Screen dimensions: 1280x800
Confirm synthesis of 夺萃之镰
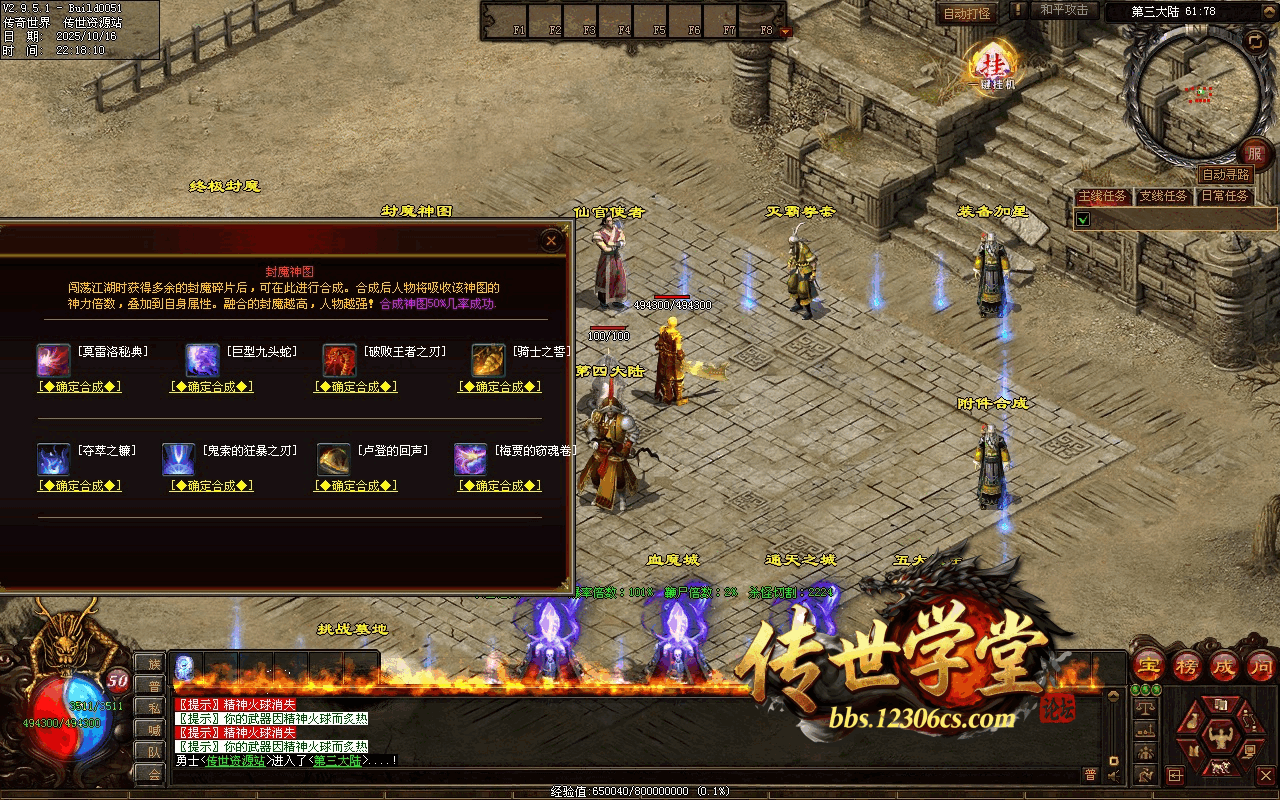pyautogui.click(x=80, y=486)
